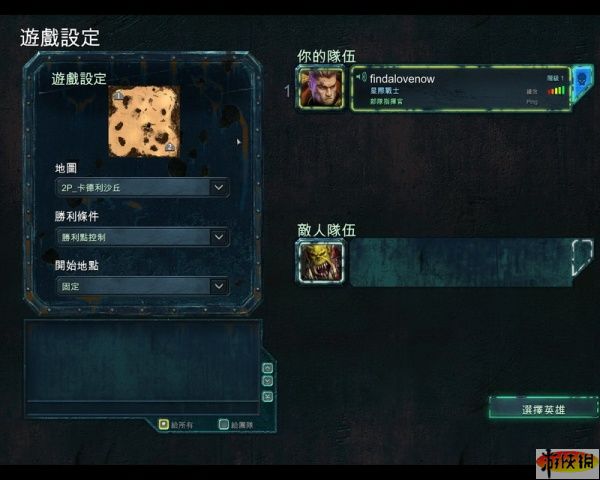
Task: Click the chat scroll up arrow
Action: click(x=267, y=368)
